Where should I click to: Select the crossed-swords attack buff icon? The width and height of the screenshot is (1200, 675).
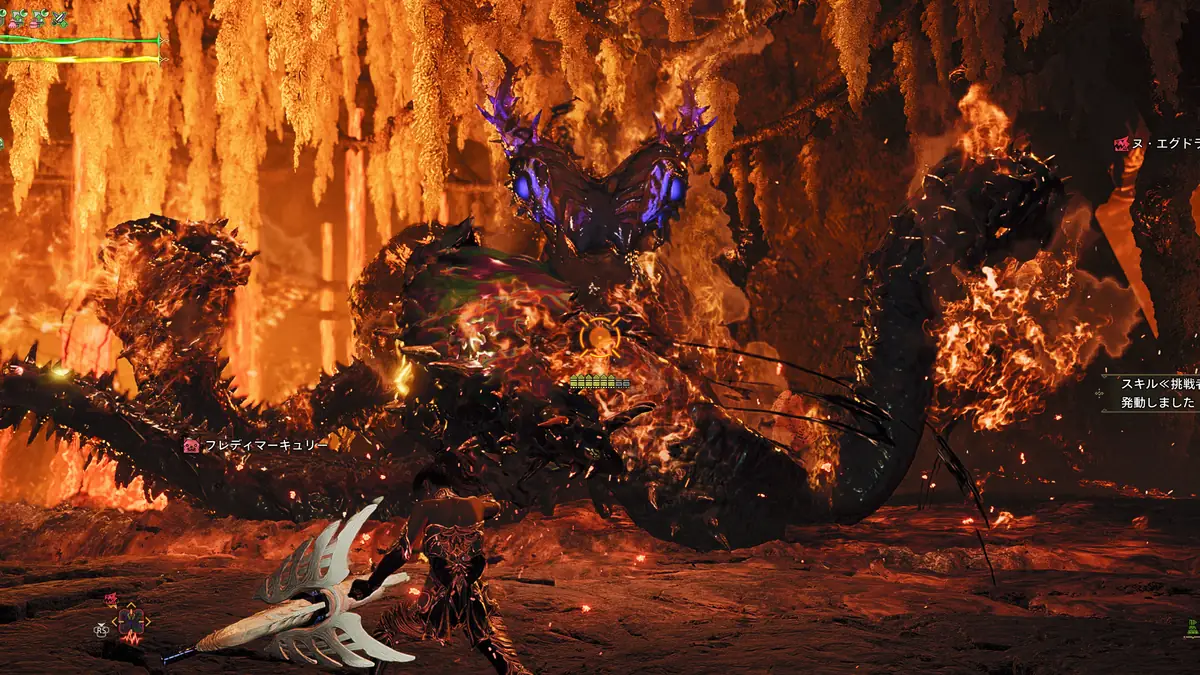(60, 18)
